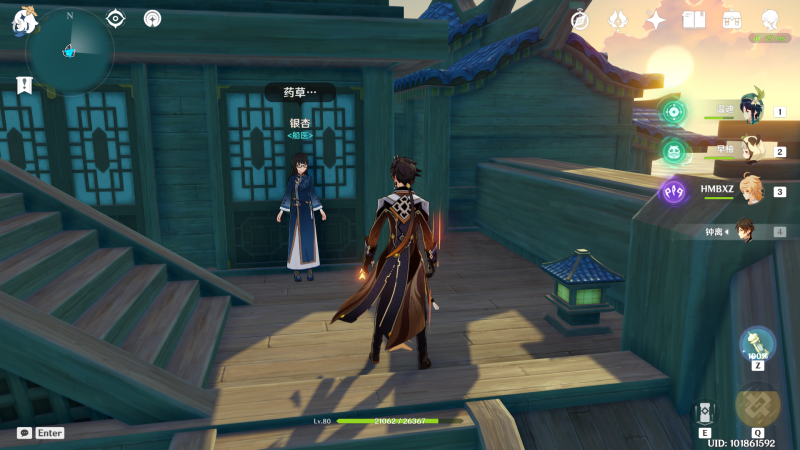
Task: Open the Paimon menu
Action: click(x=22, y=21)
